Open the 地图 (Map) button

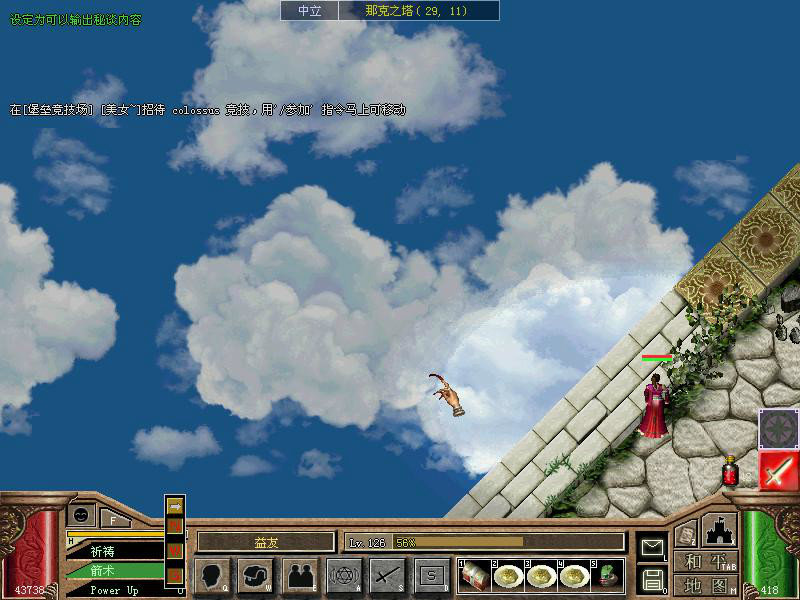click(x=706, y=584)
